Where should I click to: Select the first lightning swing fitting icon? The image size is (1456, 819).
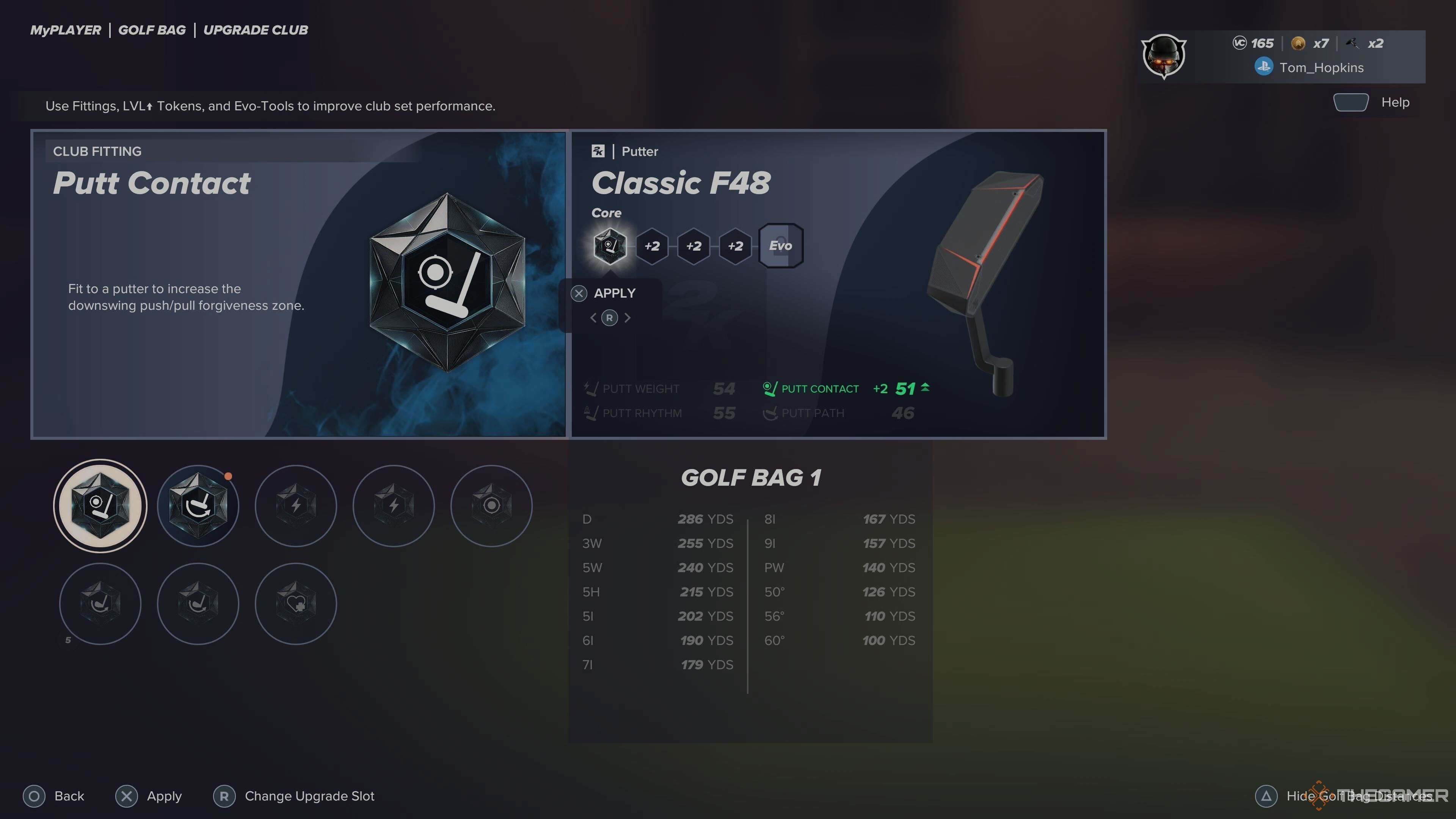tap(296, 506)
